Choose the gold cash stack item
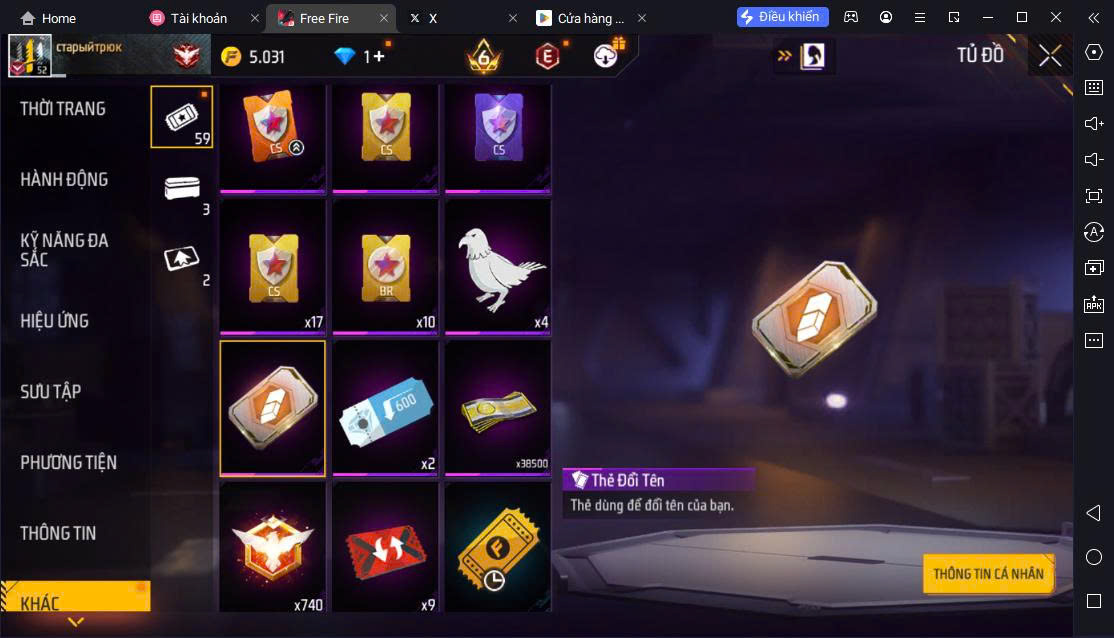The image size is (1114, 638). click(498, 408)
